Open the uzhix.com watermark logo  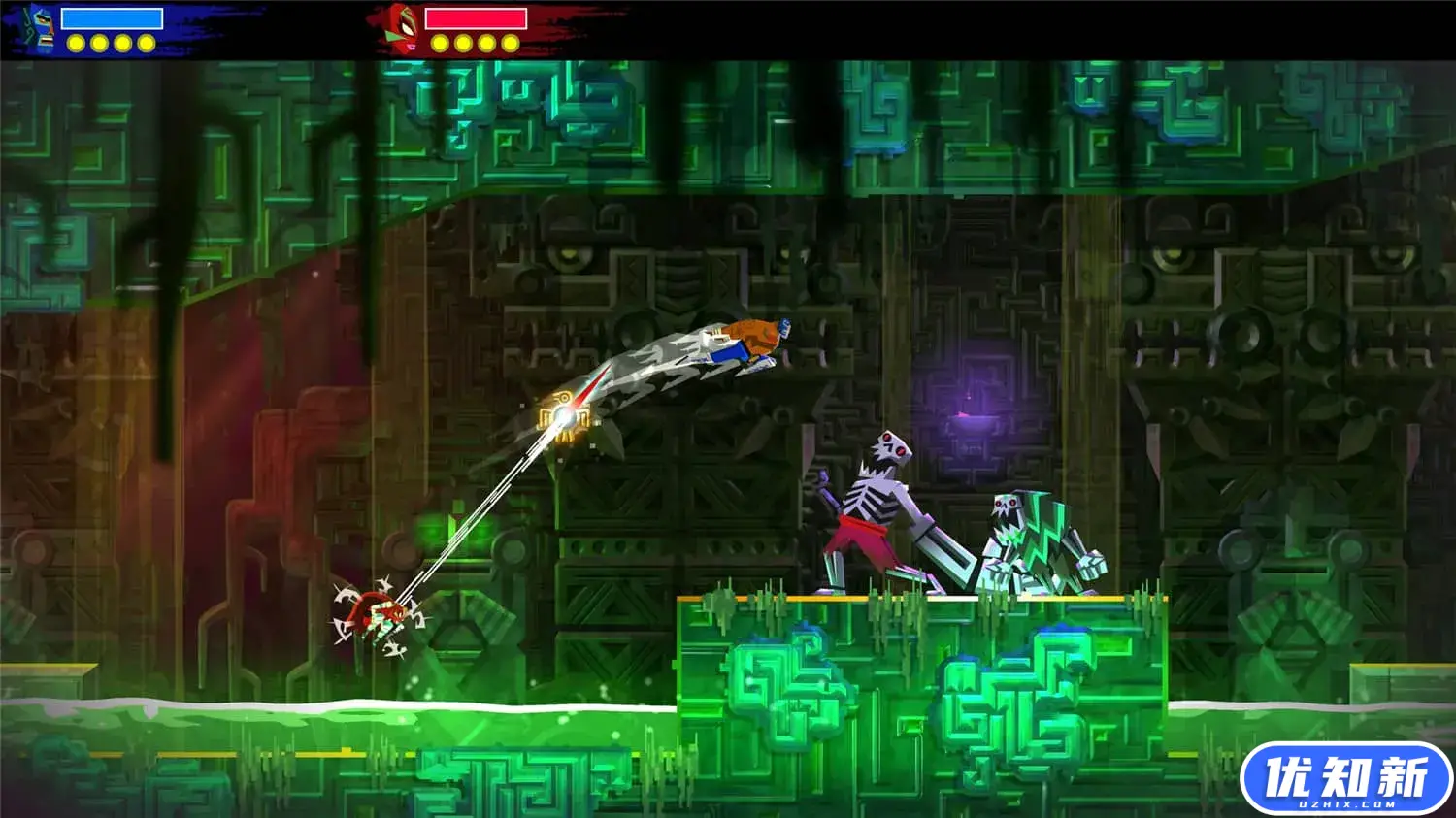click(1345, 779)
